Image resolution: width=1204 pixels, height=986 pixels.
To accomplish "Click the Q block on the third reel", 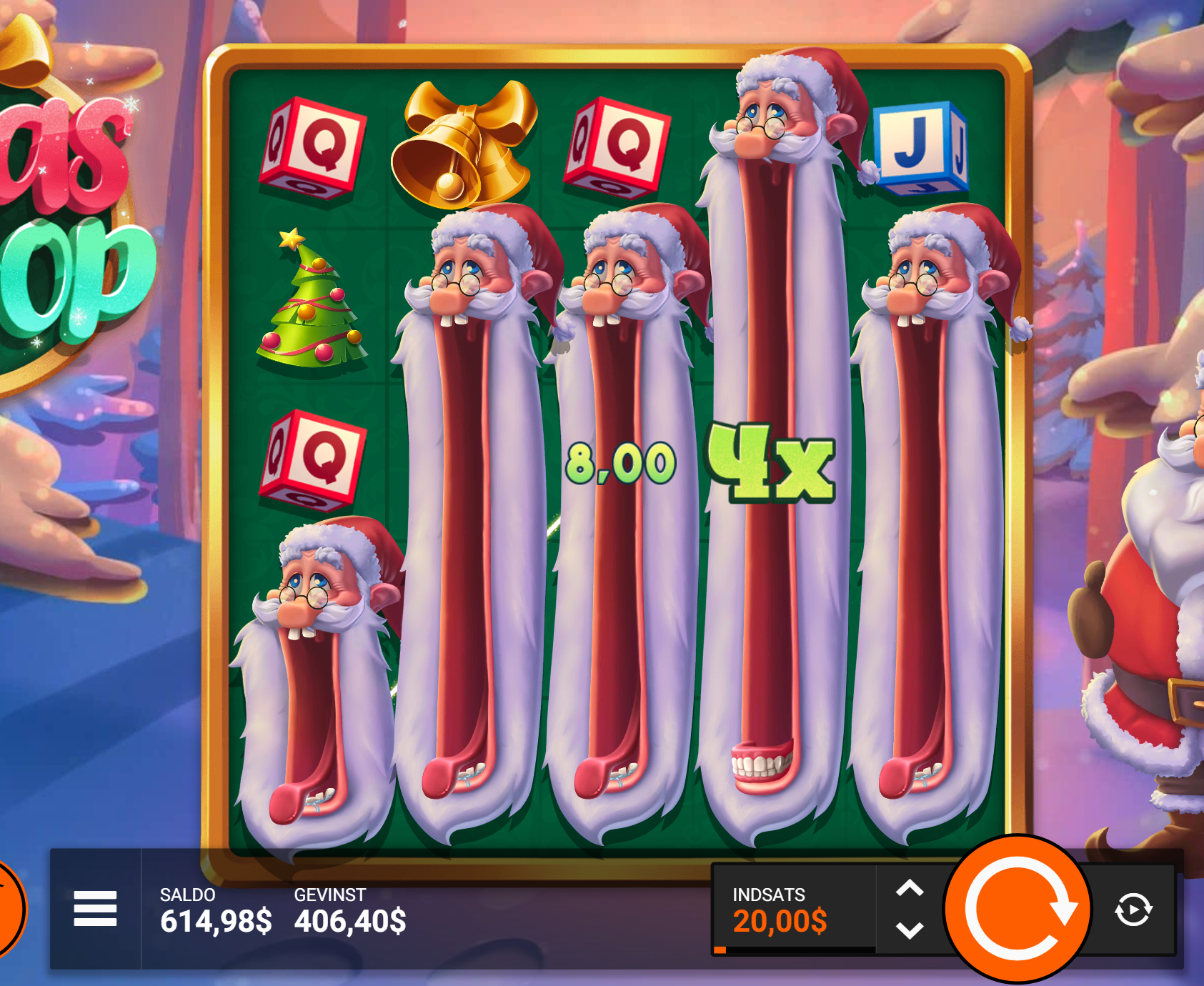I will 616,146.
